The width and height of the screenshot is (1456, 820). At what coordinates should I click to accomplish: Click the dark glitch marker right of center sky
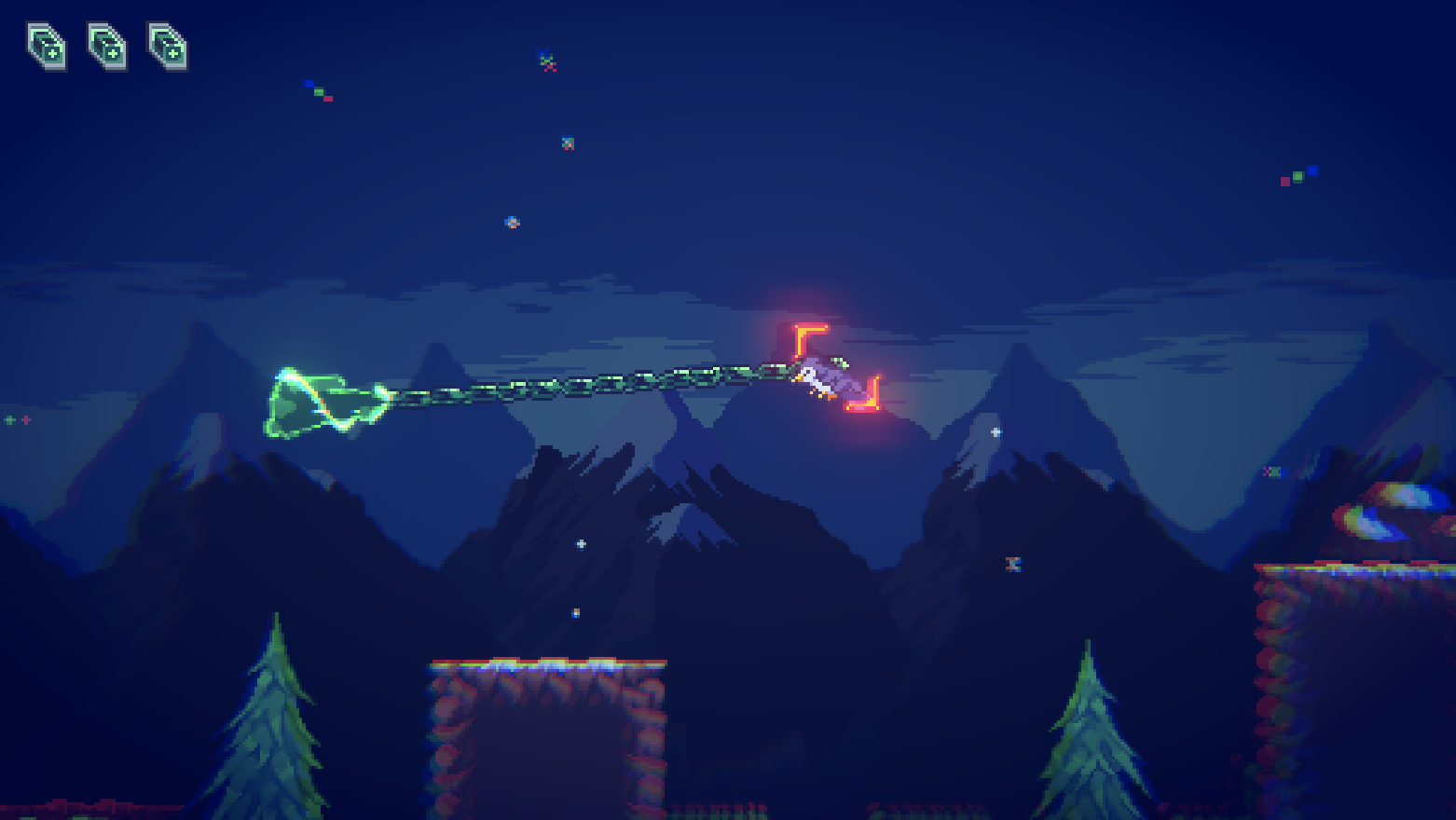click(x=1012, y=563)
